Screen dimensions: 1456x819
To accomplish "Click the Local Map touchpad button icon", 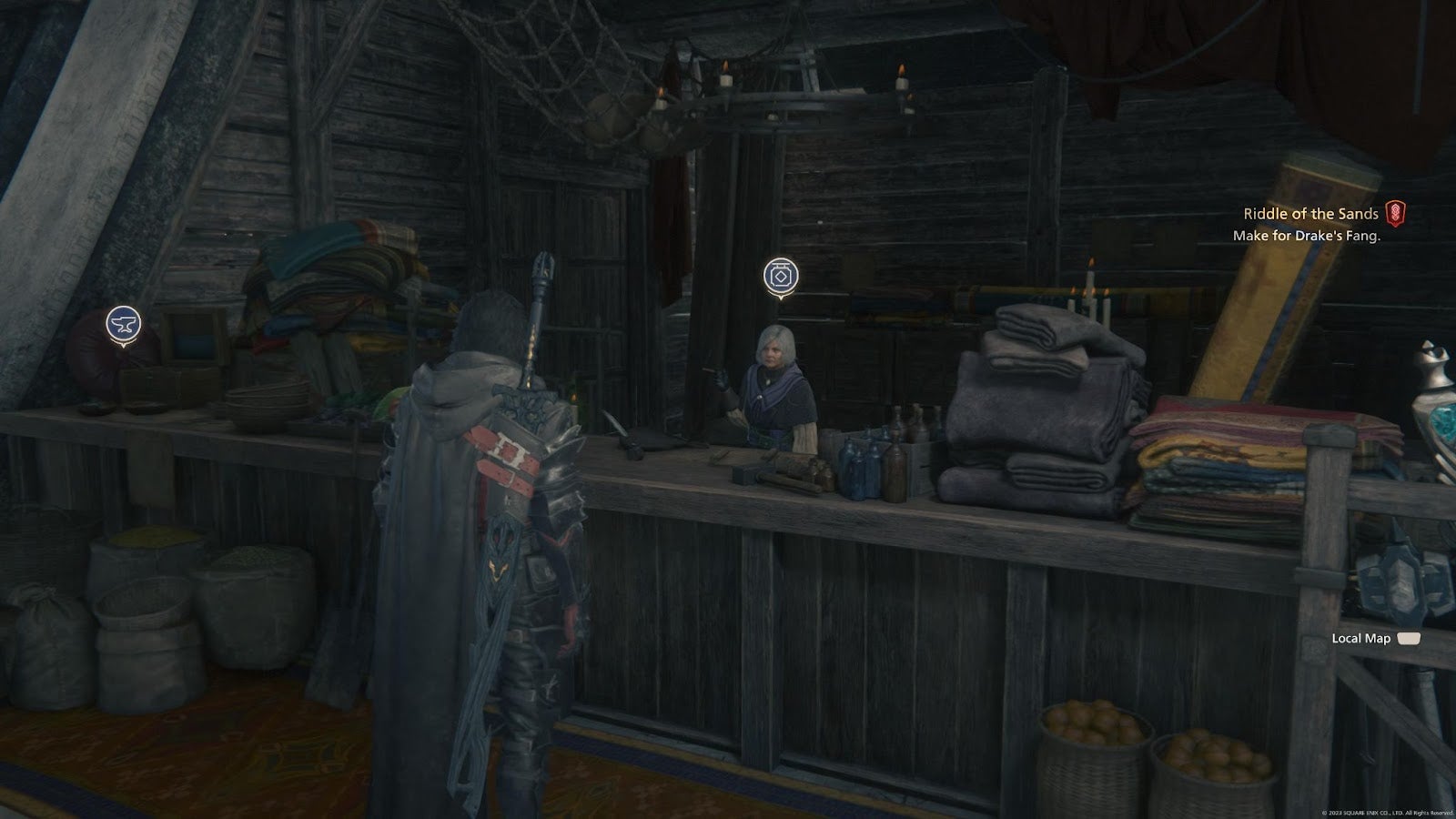I will [1408, 640].
